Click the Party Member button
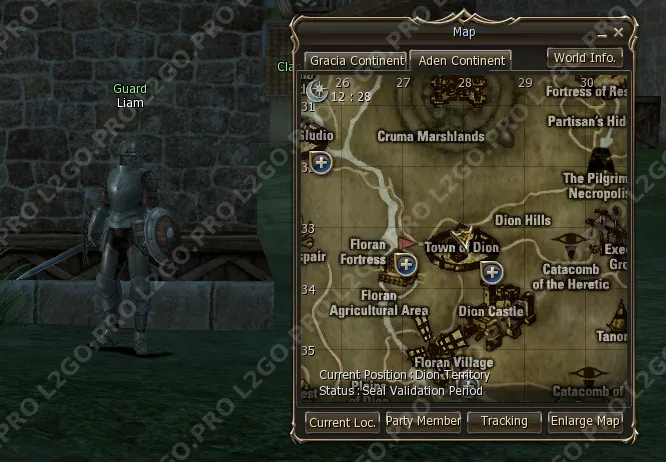 coord(423,421)
